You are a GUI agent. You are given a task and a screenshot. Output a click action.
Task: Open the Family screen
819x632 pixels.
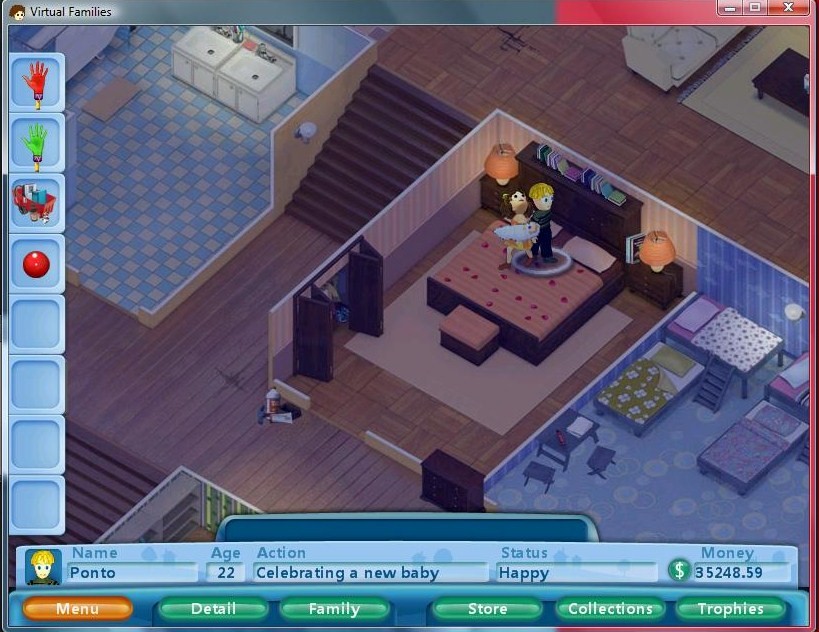(x=334, y=608)
